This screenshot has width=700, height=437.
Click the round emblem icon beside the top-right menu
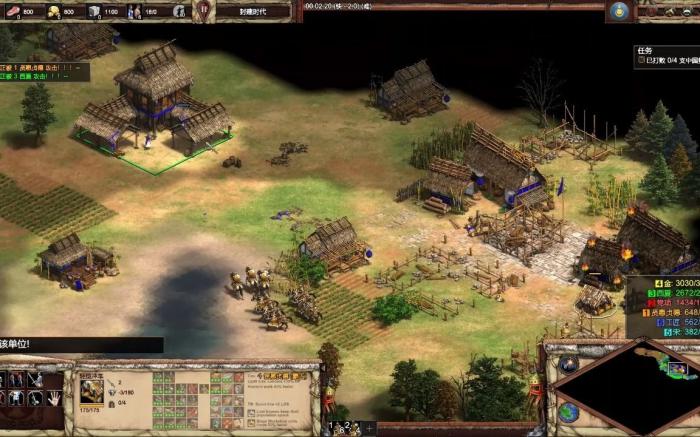[x=619, y=11]
